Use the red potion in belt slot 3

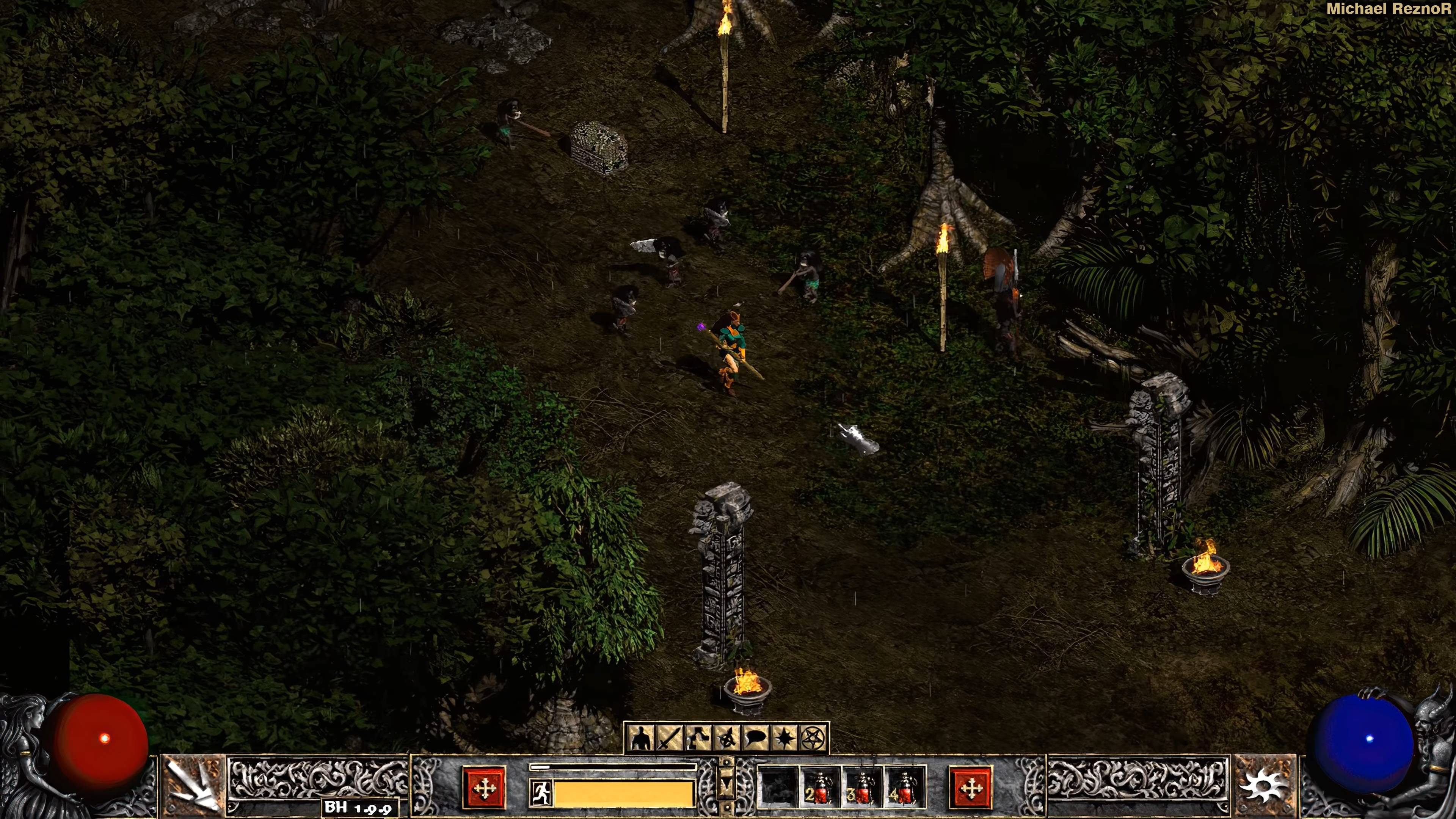862,787
